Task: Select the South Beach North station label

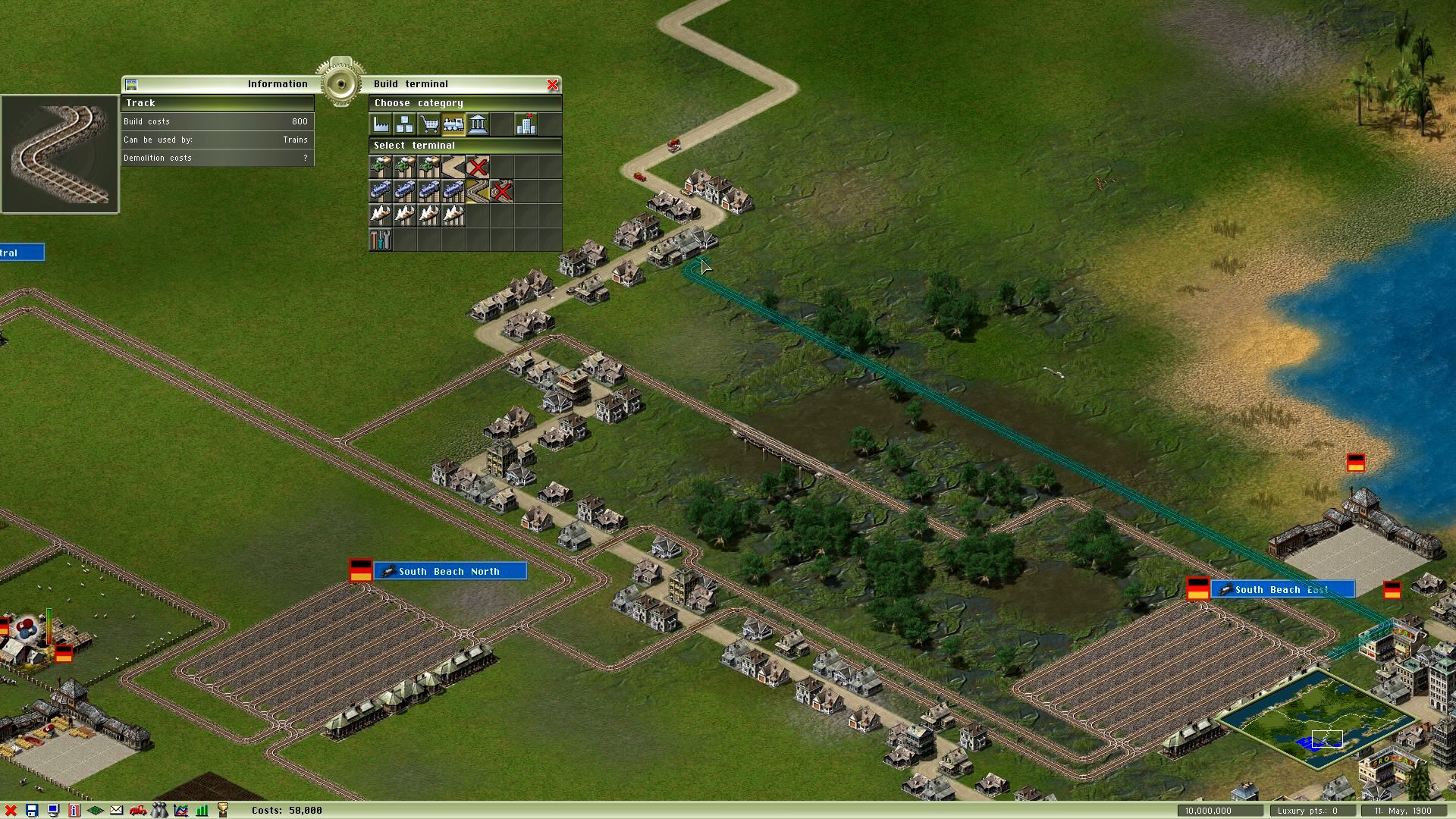Action: (450, 571)
